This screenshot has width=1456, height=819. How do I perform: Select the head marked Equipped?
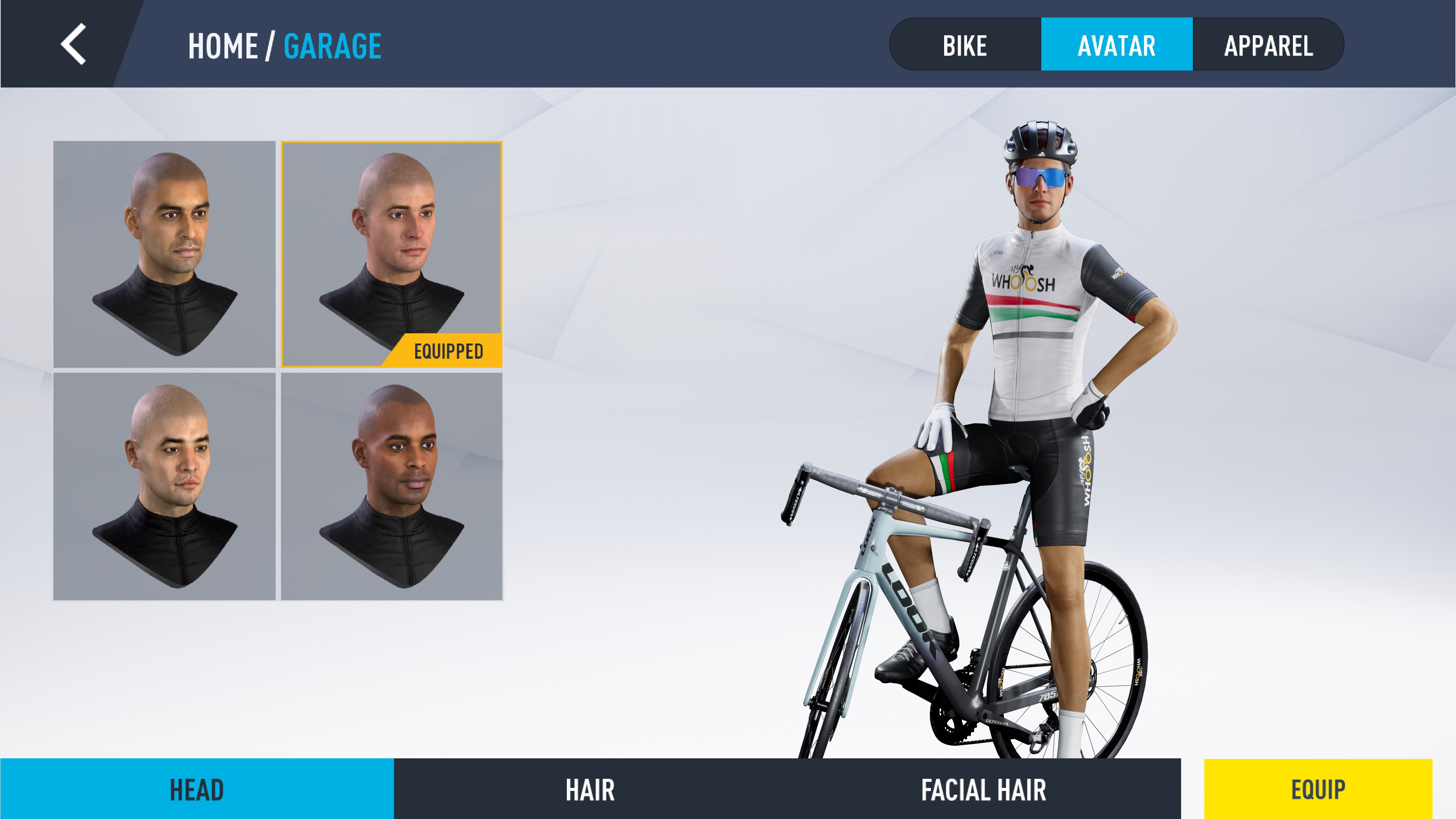pyautogui.click(x=392, y=254)
